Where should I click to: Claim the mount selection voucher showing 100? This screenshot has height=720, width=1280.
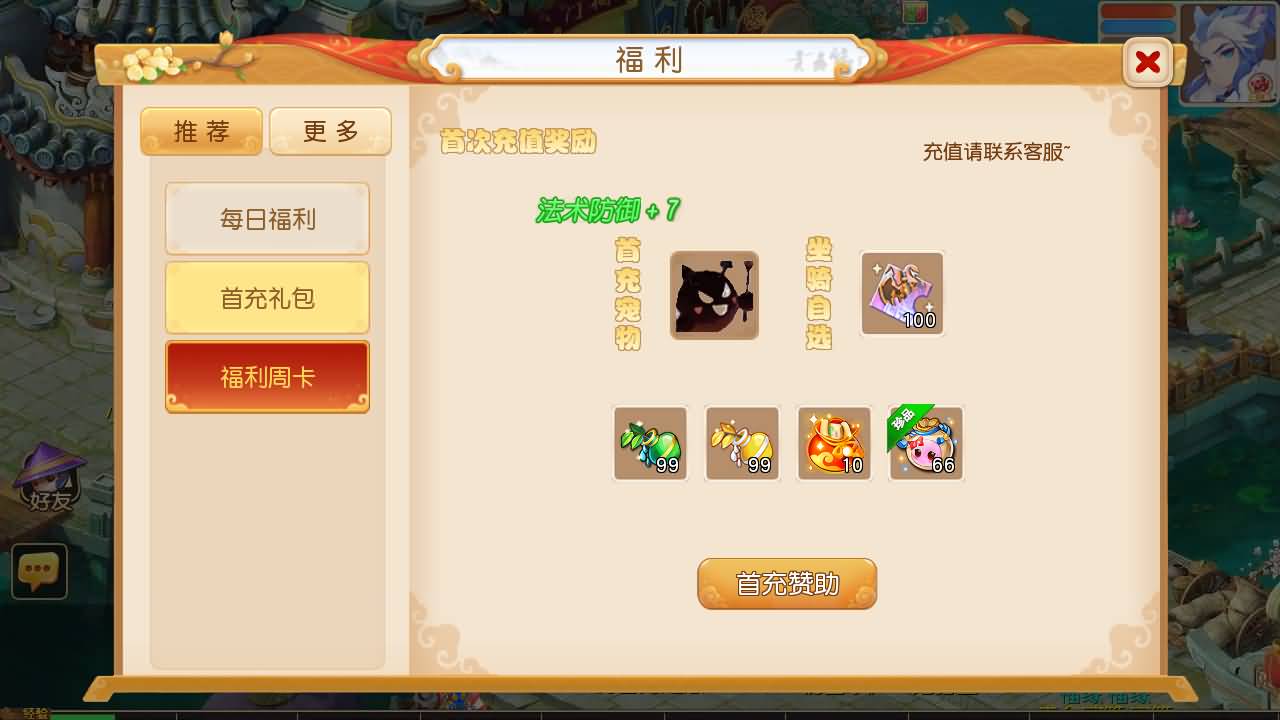[901, 293]
